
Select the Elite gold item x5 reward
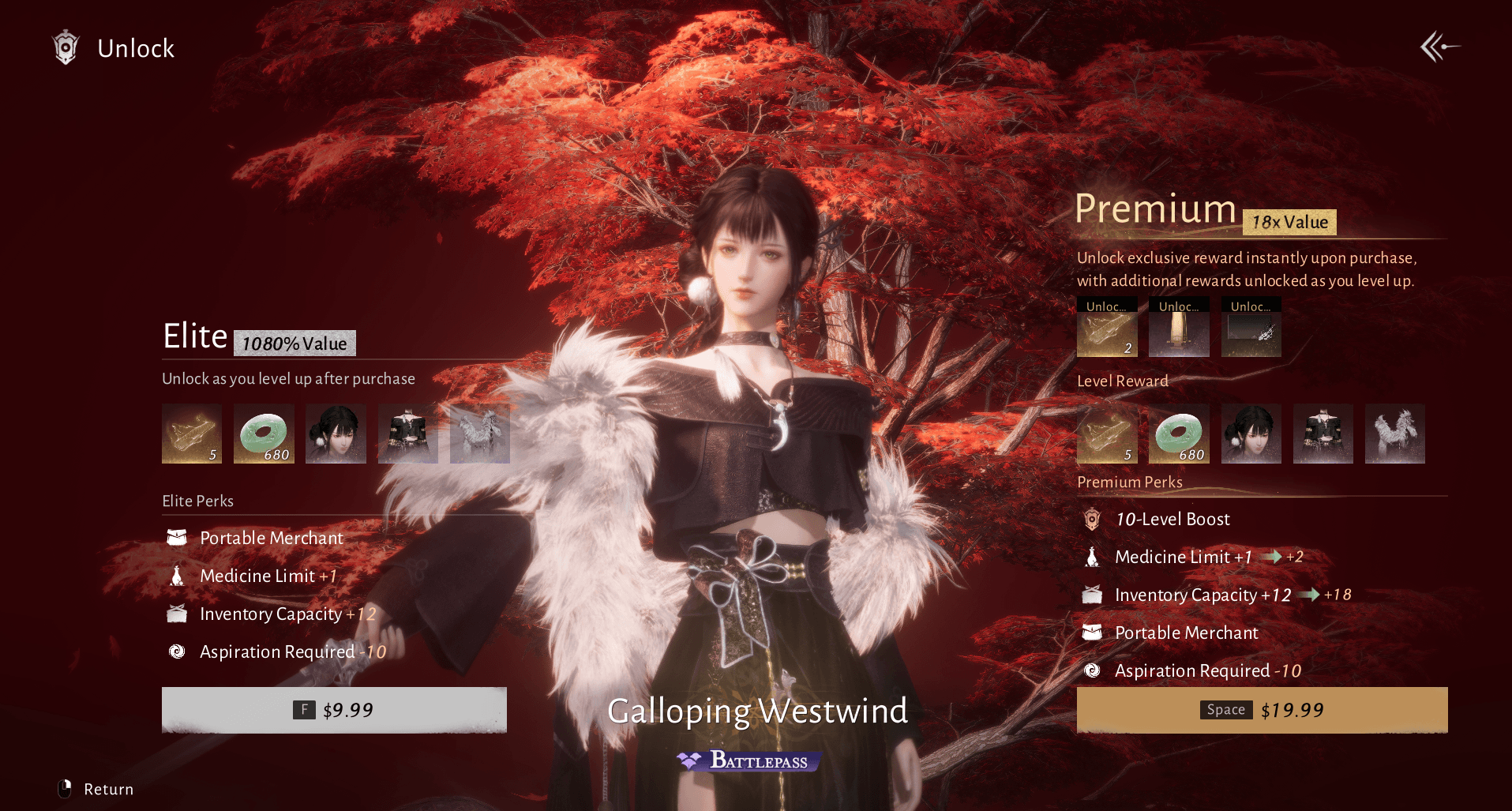(x=192, y=434)
